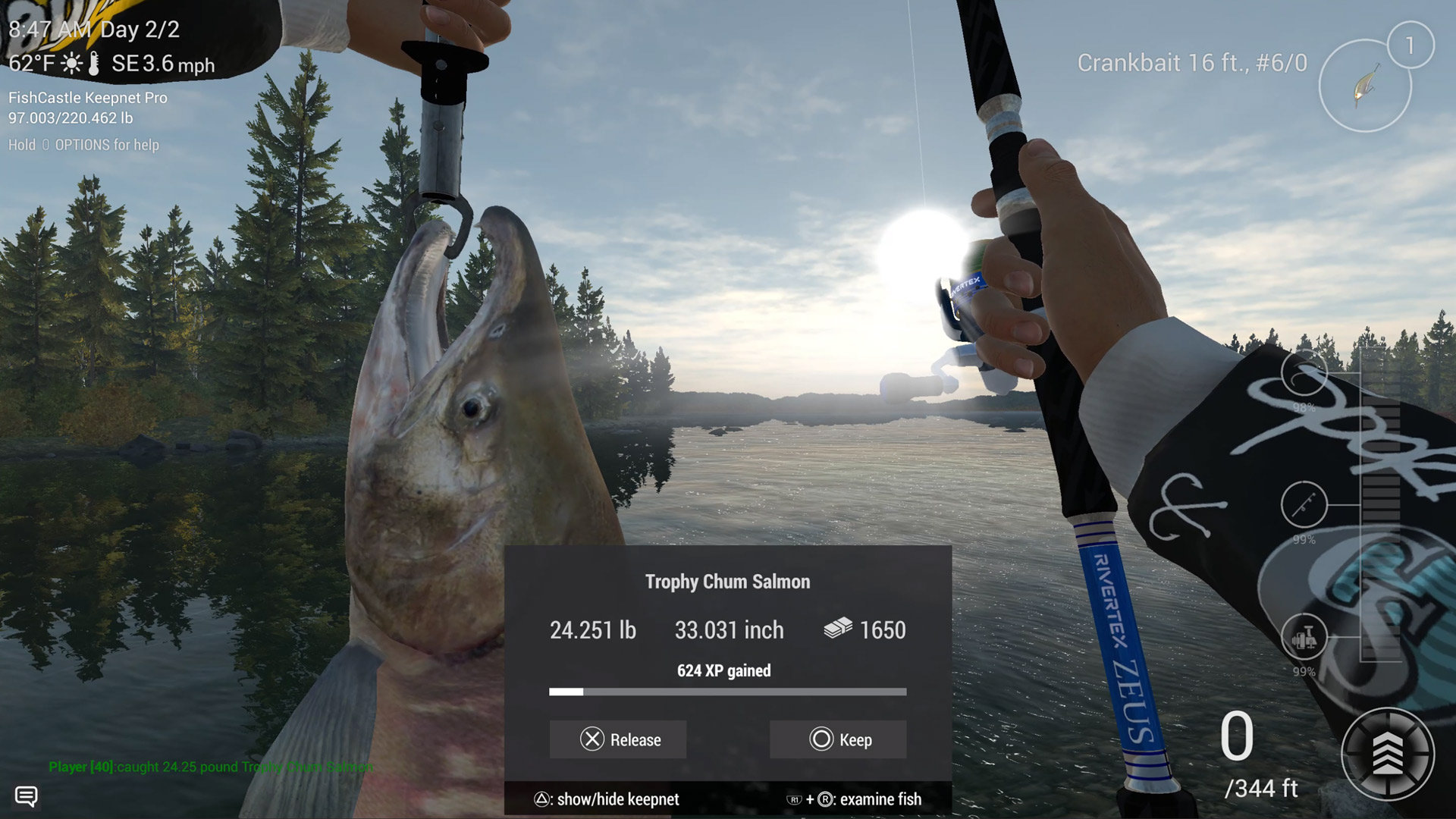Click the X circle icon on Release
Screen dimensions: 1456x819
coord(590,739)
